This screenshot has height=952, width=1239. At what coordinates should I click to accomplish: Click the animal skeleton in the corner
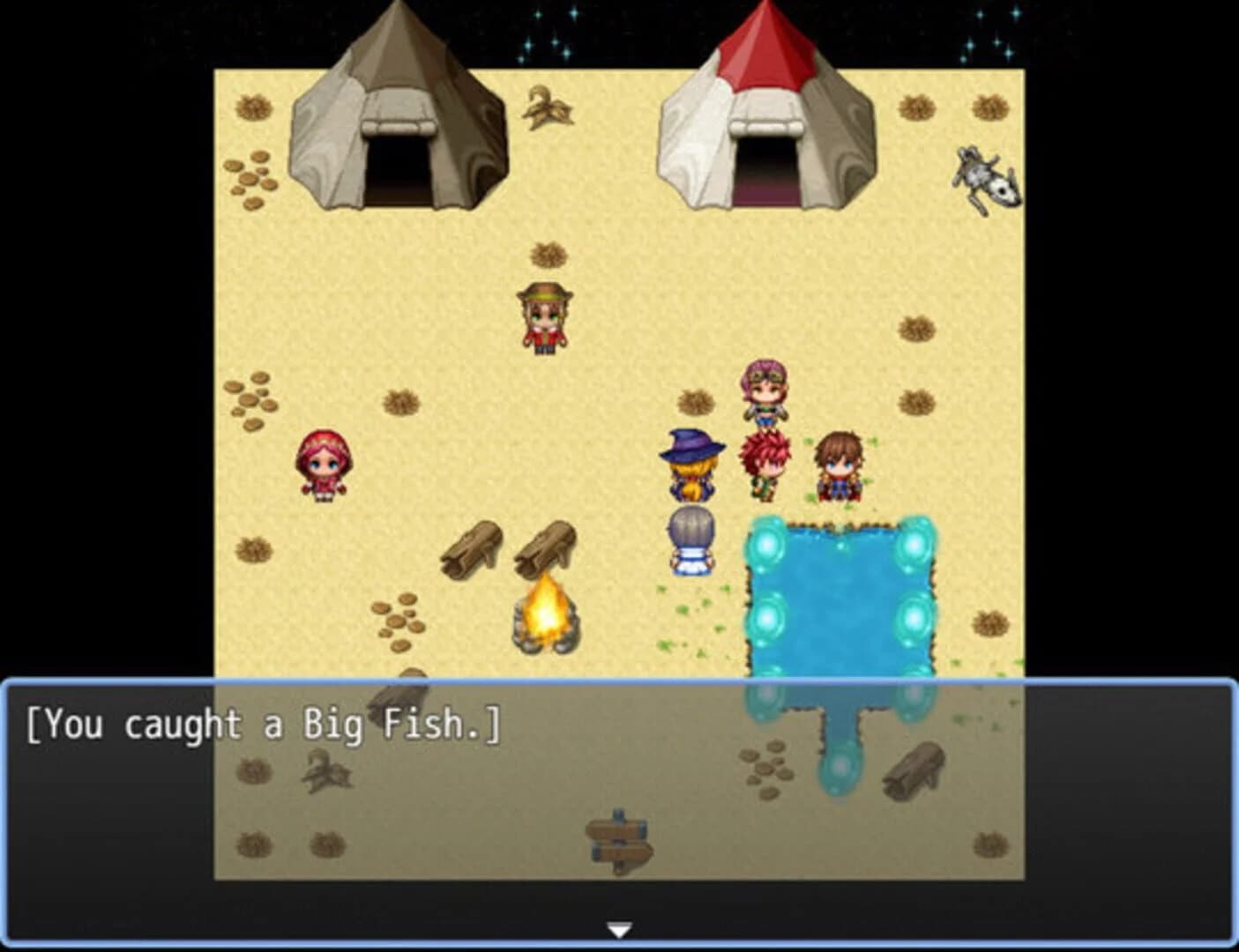[981, 176]
